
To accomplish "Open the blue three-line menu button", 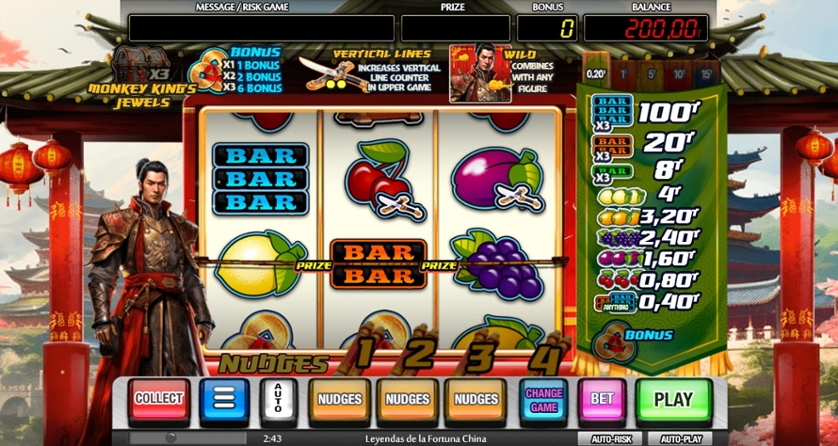I will 224,399.
